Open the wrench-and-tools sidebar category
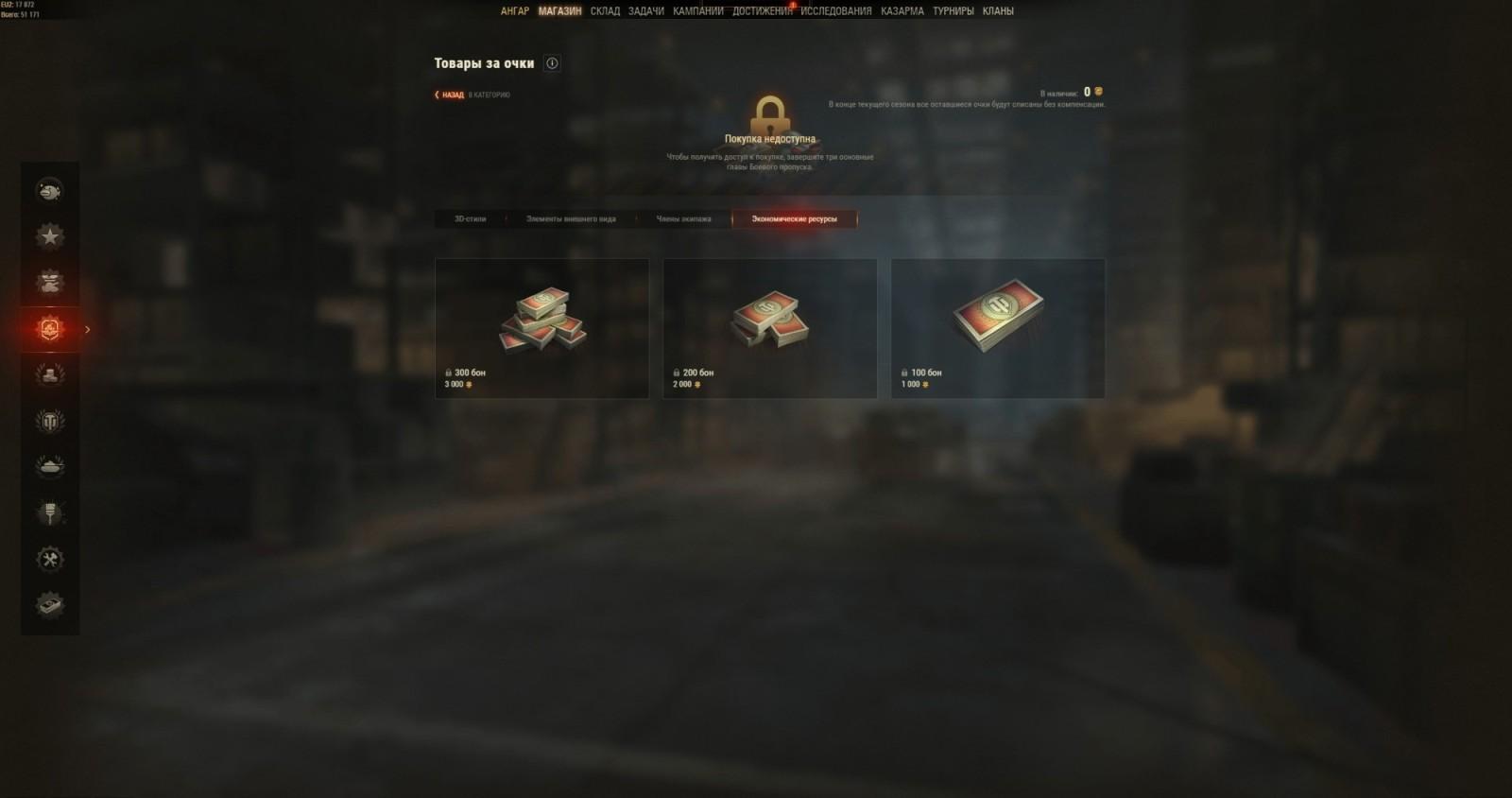The image size is (1512, 798). point(49,559)
